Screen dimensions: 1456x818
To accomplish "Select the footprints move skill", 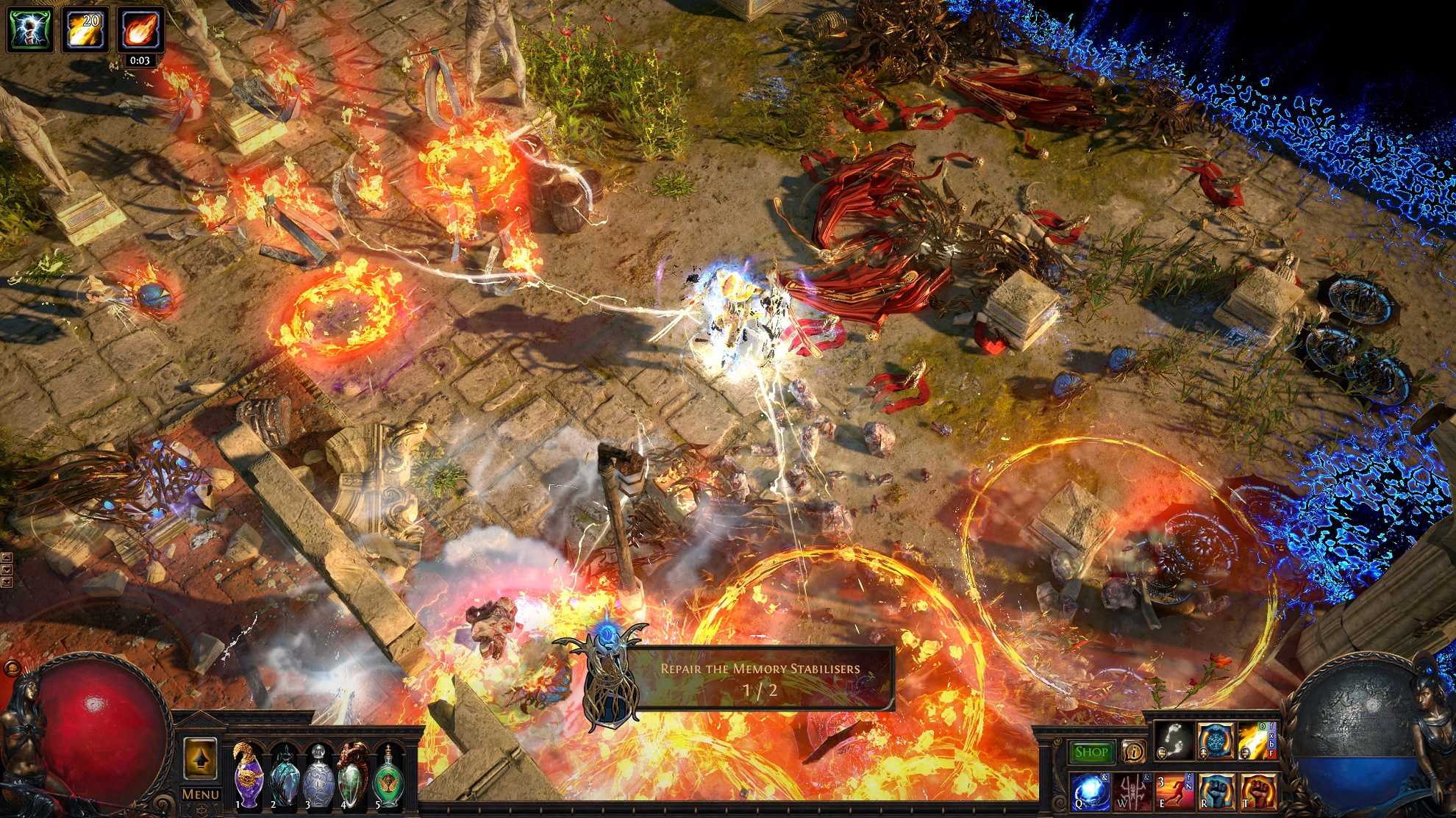I will [x=1173, y=740].
